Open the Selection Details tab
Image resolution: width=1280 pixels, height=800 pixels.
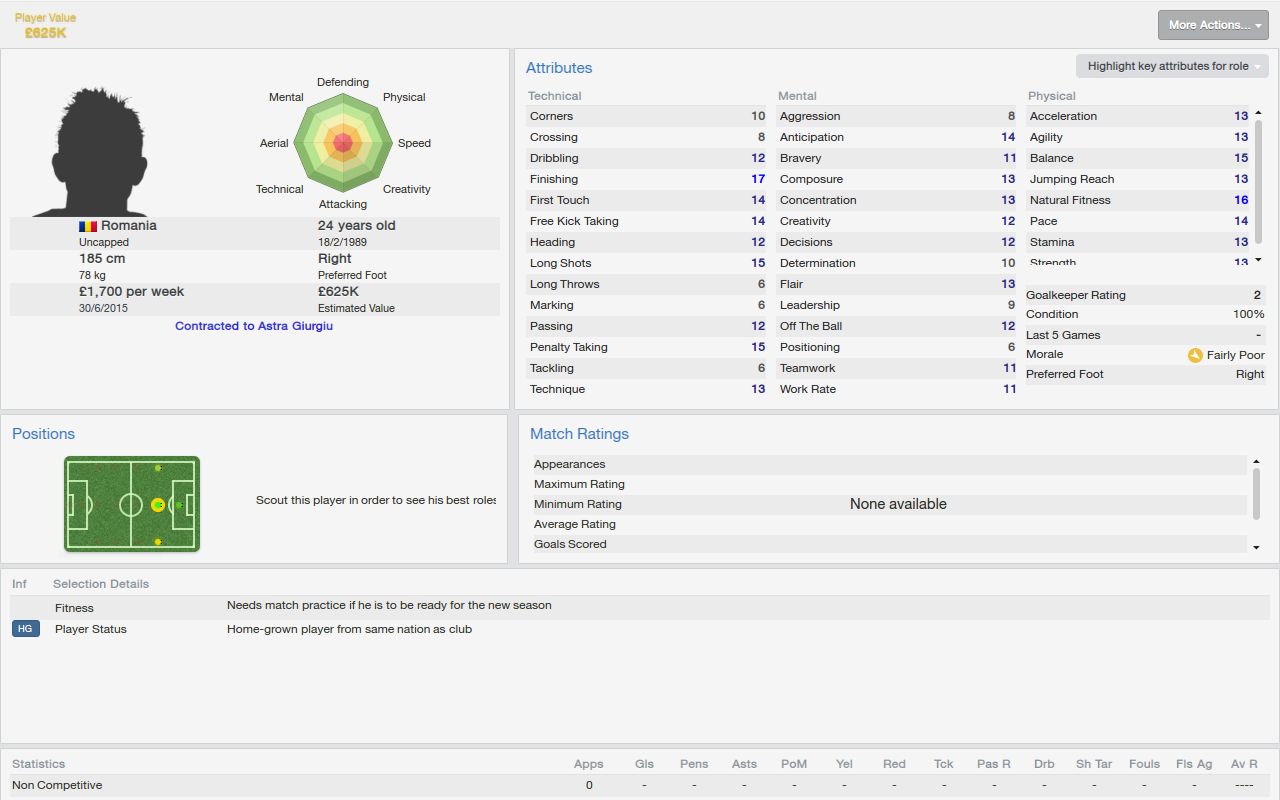[x=100, y=583]
